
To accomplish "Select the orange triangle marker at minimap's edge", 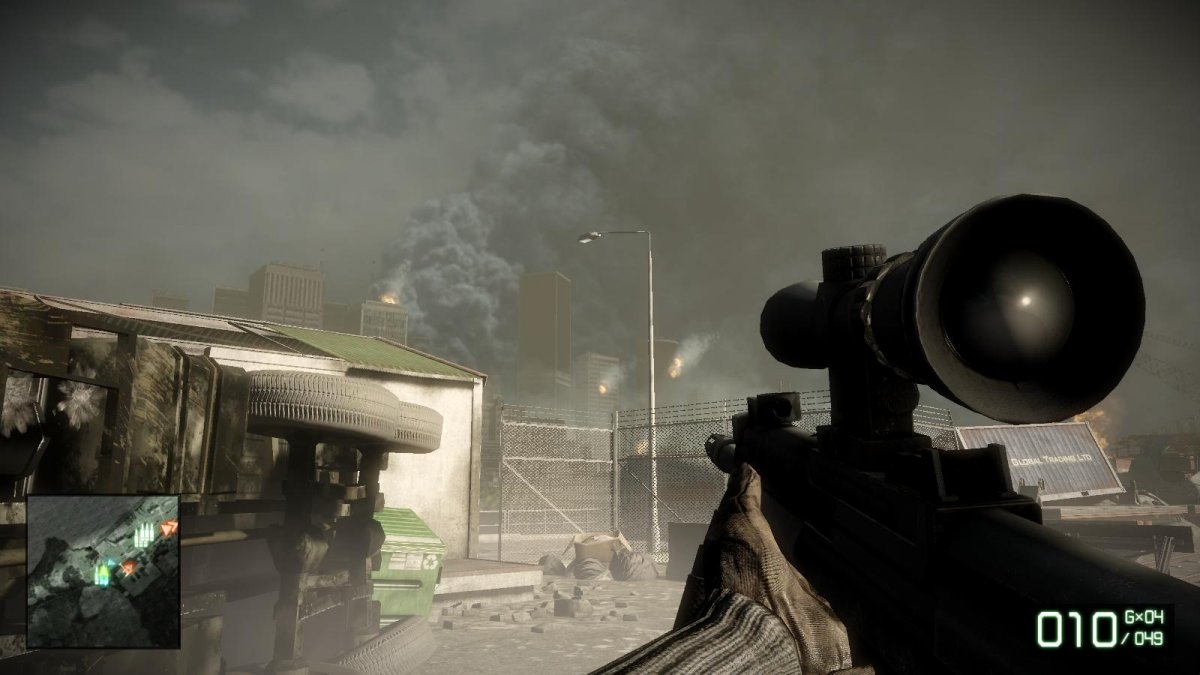I will pyautogui.click(x=168, y=527).
